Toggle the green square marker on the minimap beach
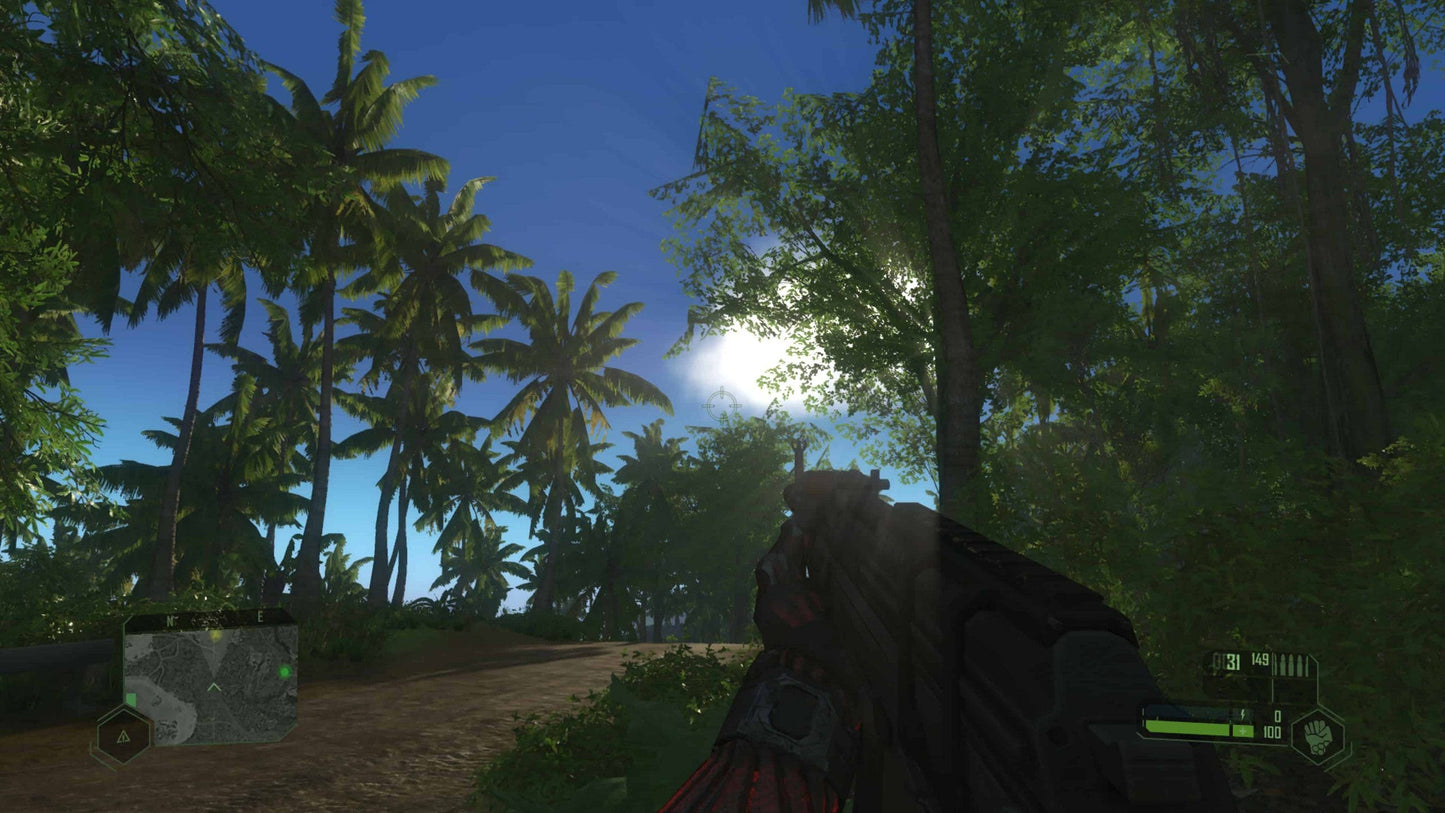Screen dimensions: 1445x813 coord(131,699)
